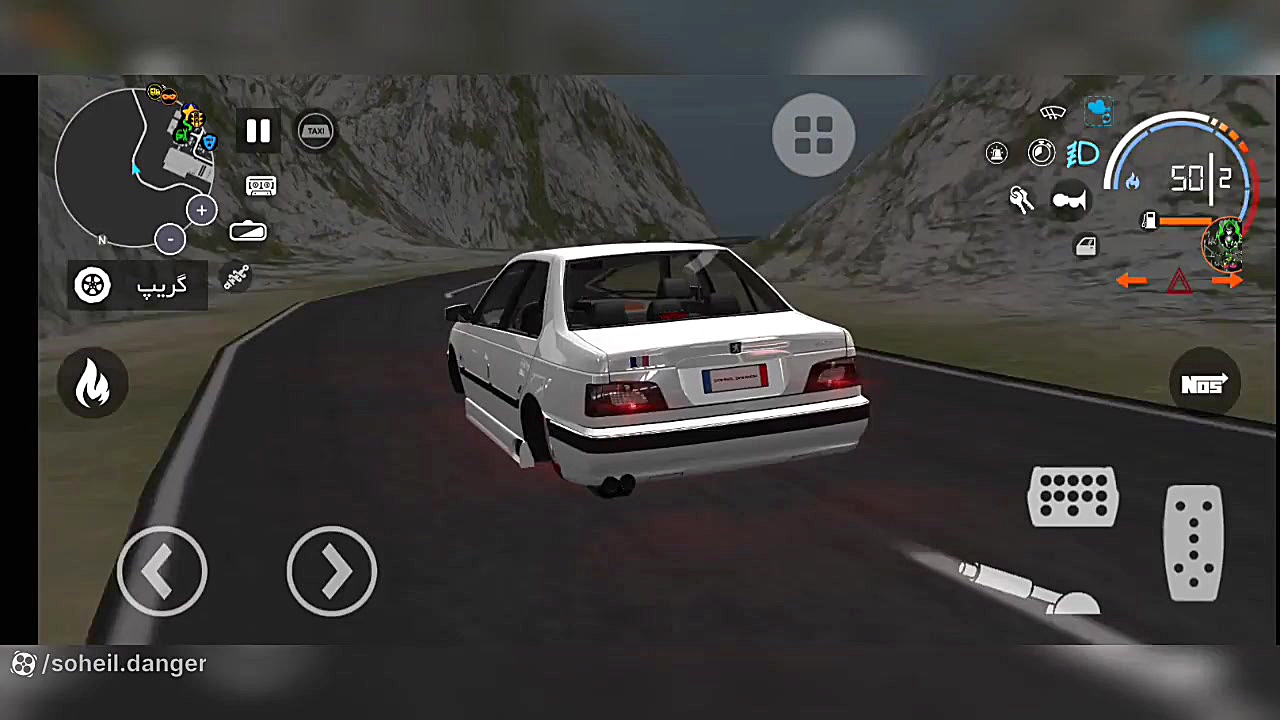Image resolution: width=1280 pixels, height=720 pixels.
Task: Steer right with the right arrow
Action: (x=331, y=571)
